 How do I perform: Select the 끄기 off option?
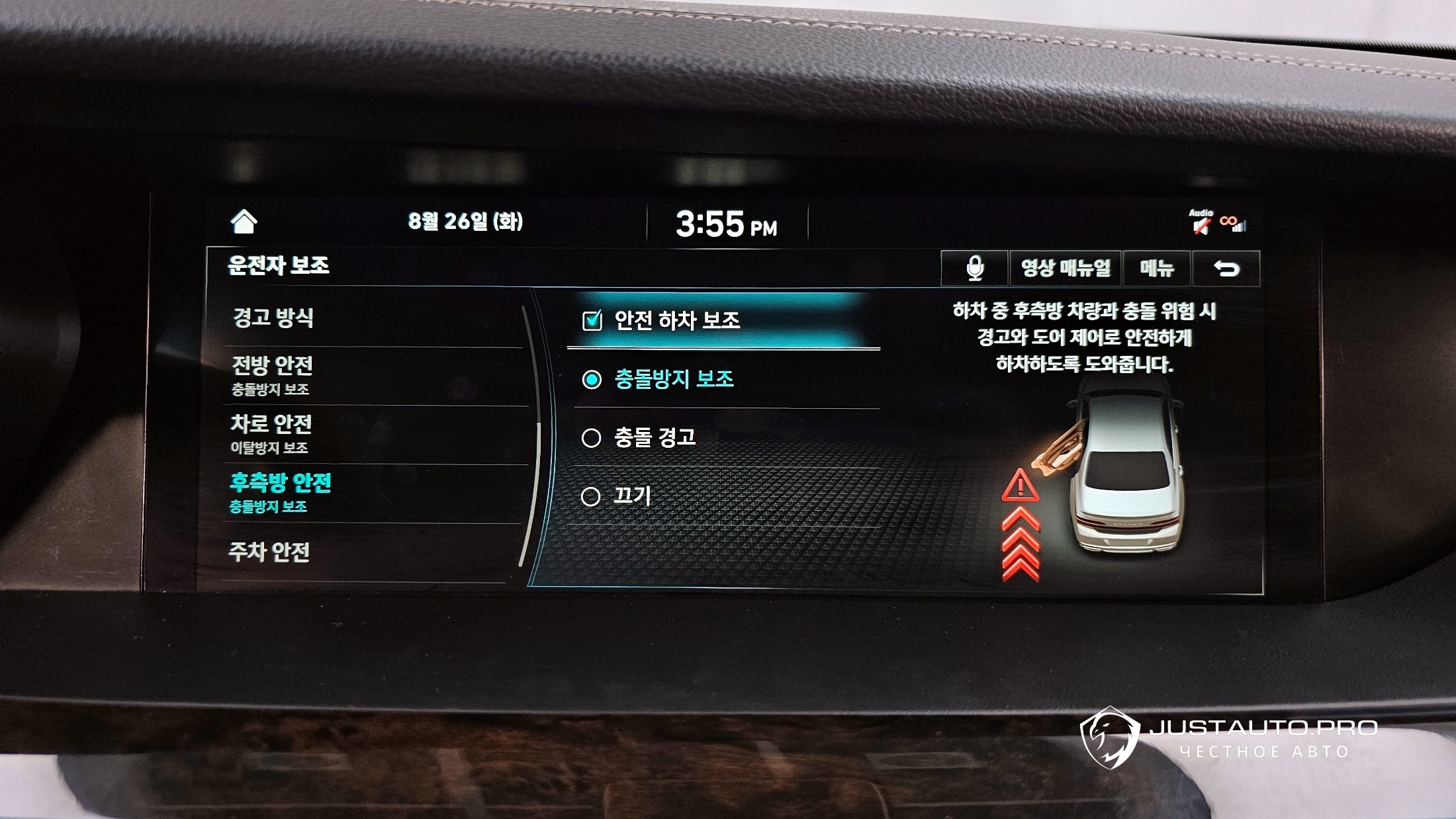point(590,496)
